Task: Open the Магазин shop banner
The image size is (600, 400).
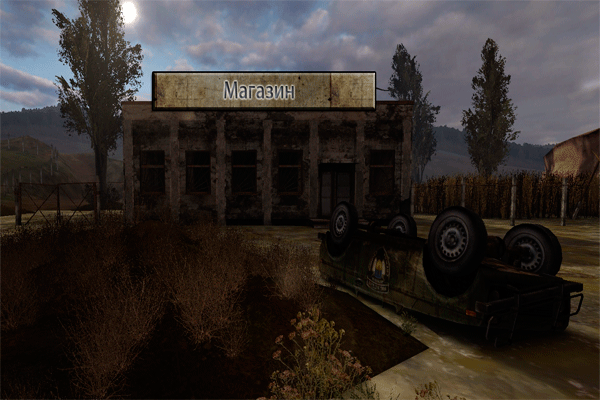Action: [264, 90]
